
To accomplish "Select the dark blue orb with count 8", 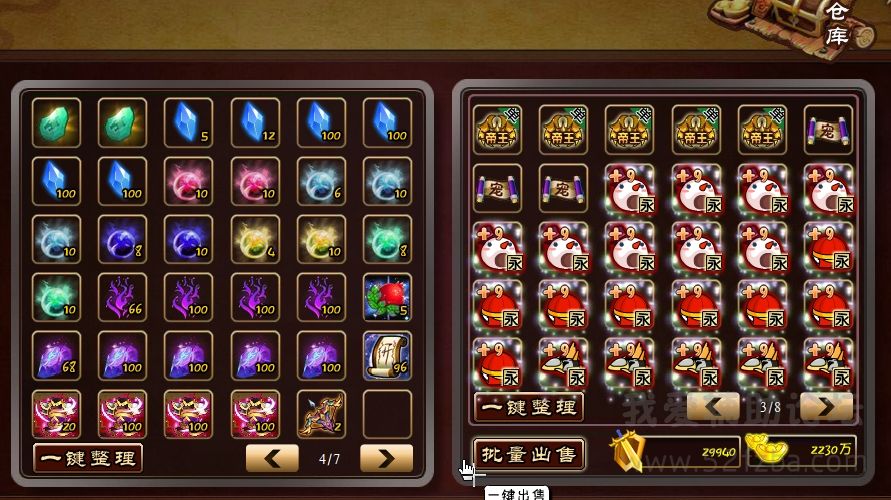I will click(x=123, y=239).
